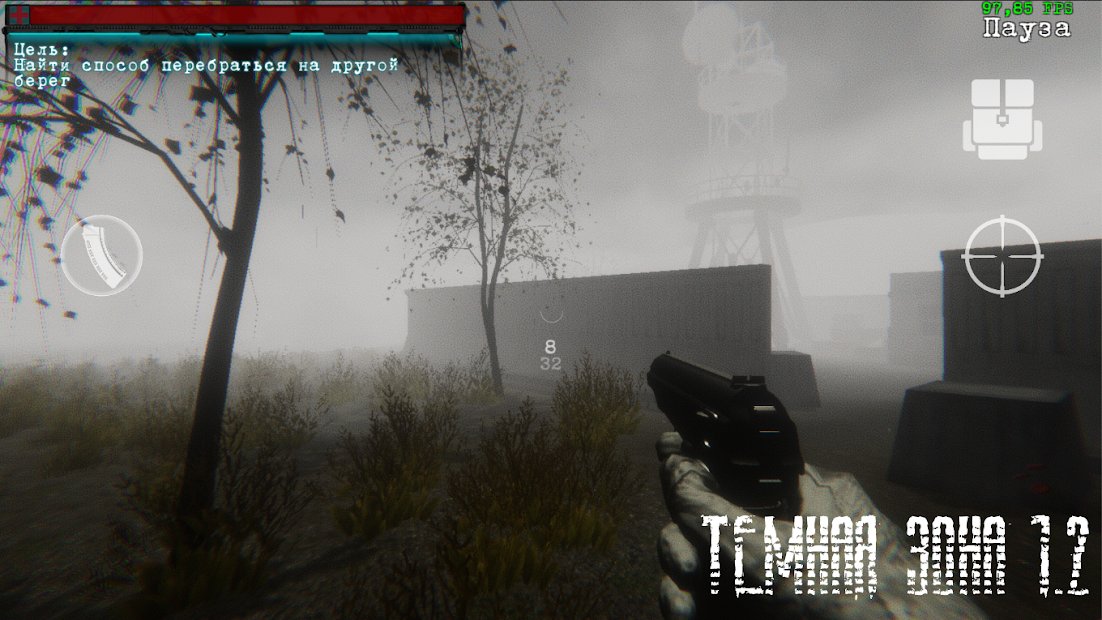The image size is (1102, 620).
Task: Open the pause menu via Пауза
Action: point(1026,29)
